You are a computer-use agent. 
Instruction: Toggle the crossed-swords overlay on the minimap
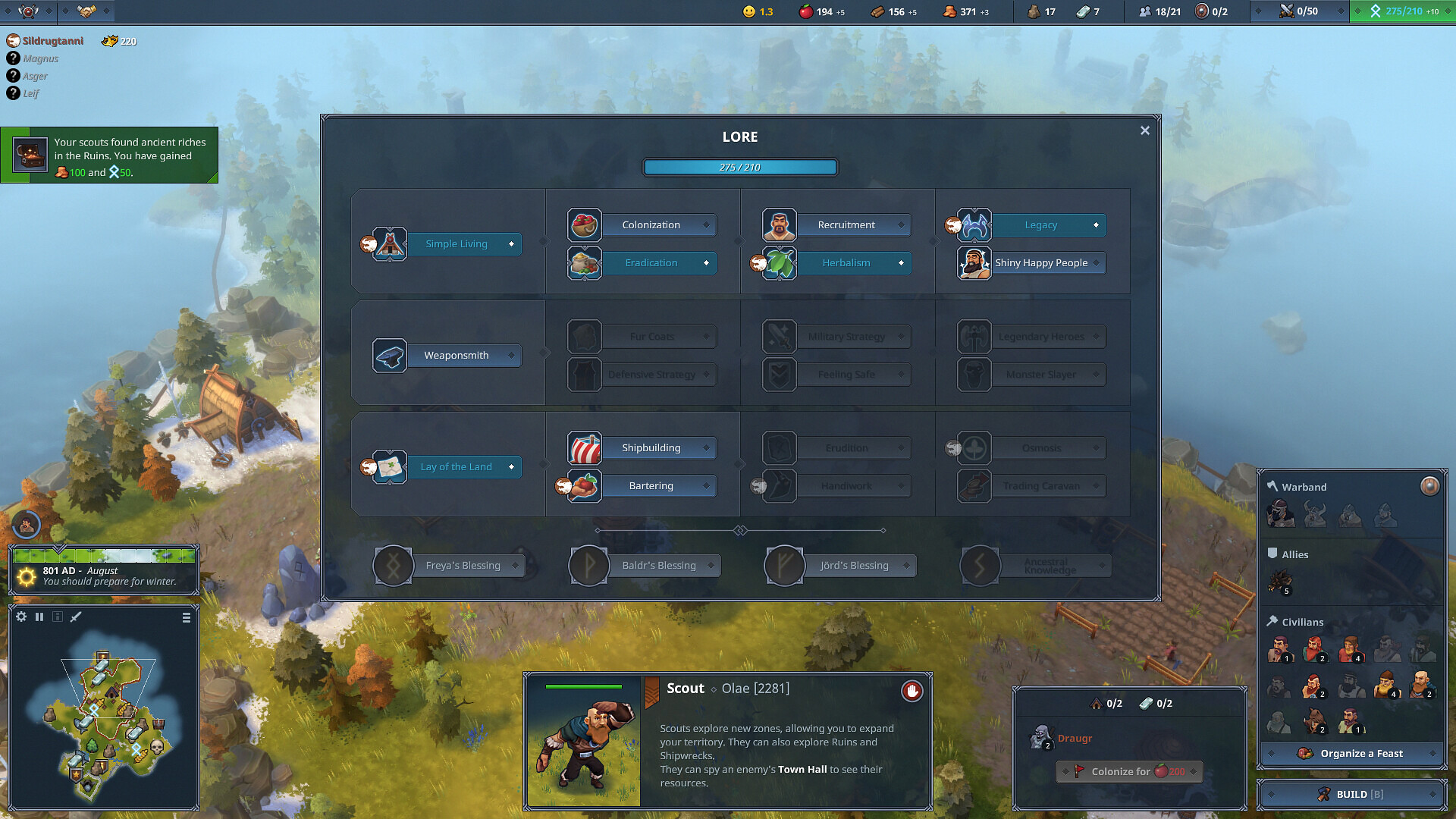[x=74, y=617]
